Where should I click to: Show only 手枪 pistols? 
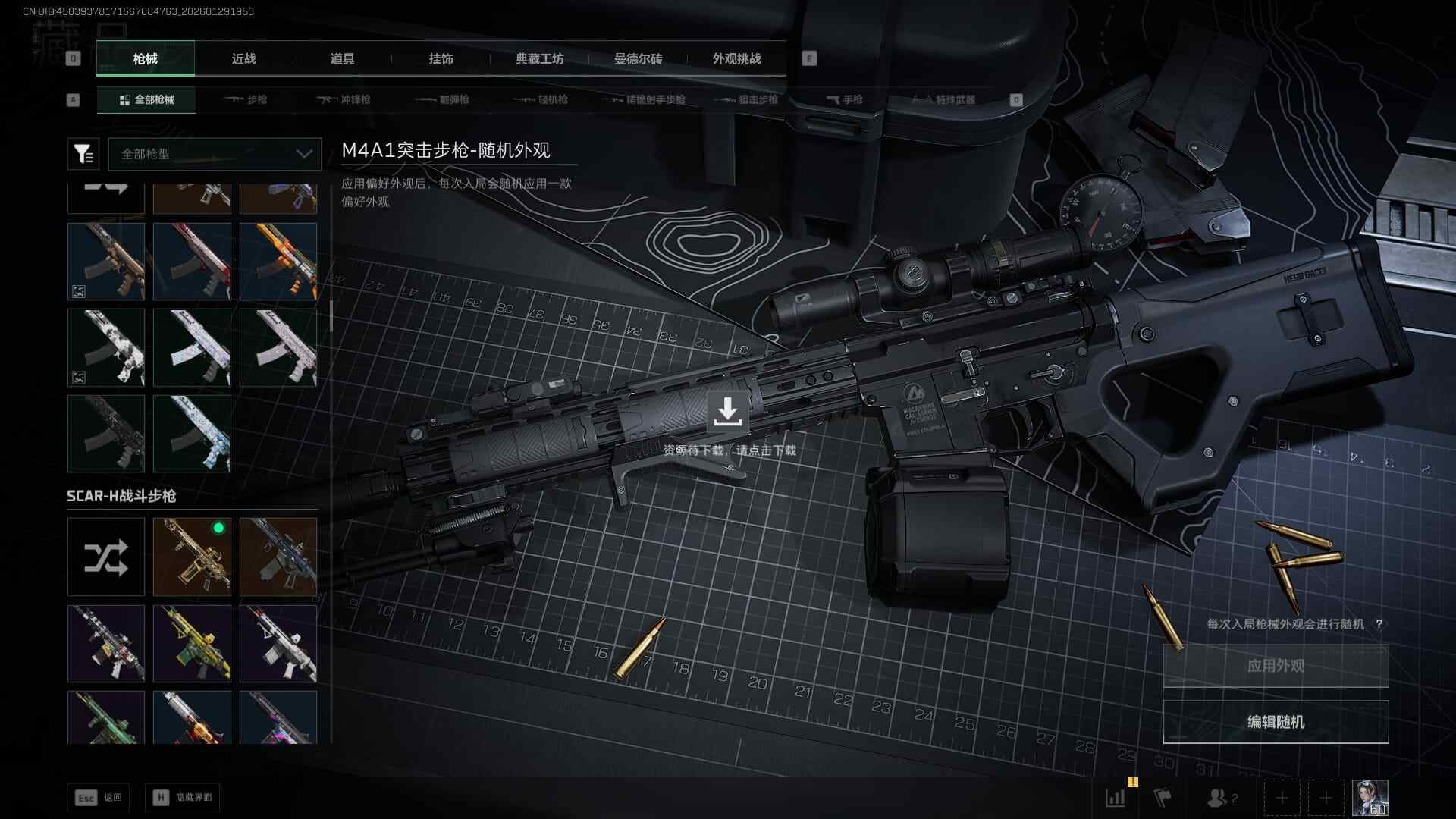(844, 99)
